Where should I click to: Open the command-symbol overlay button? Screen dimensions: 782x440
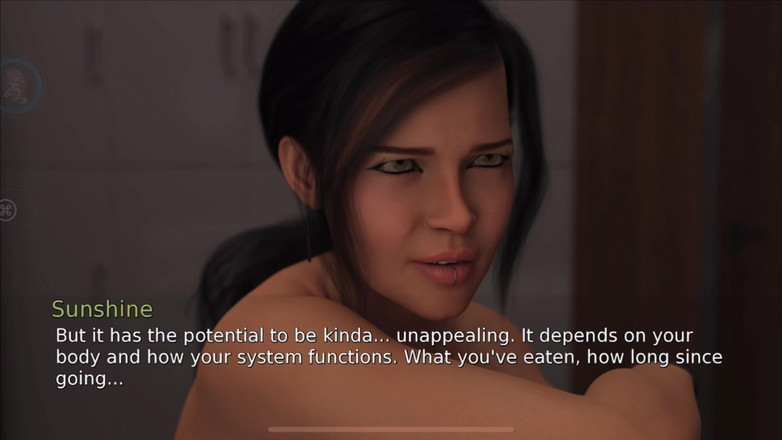8,210
